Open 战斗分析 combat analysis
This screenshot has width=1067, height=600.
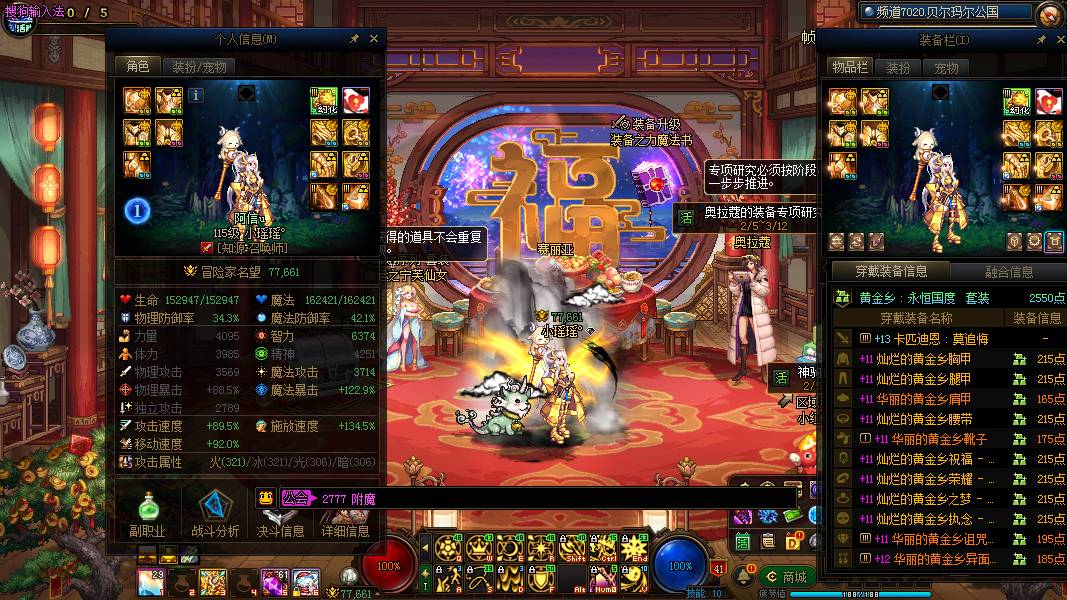(215, 514)
